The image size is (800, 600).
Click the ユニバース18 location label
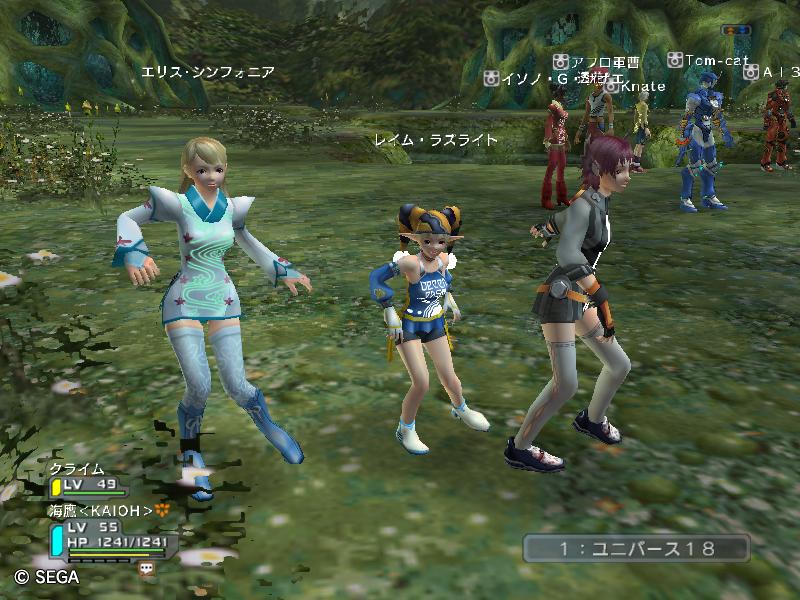[636, 548]
